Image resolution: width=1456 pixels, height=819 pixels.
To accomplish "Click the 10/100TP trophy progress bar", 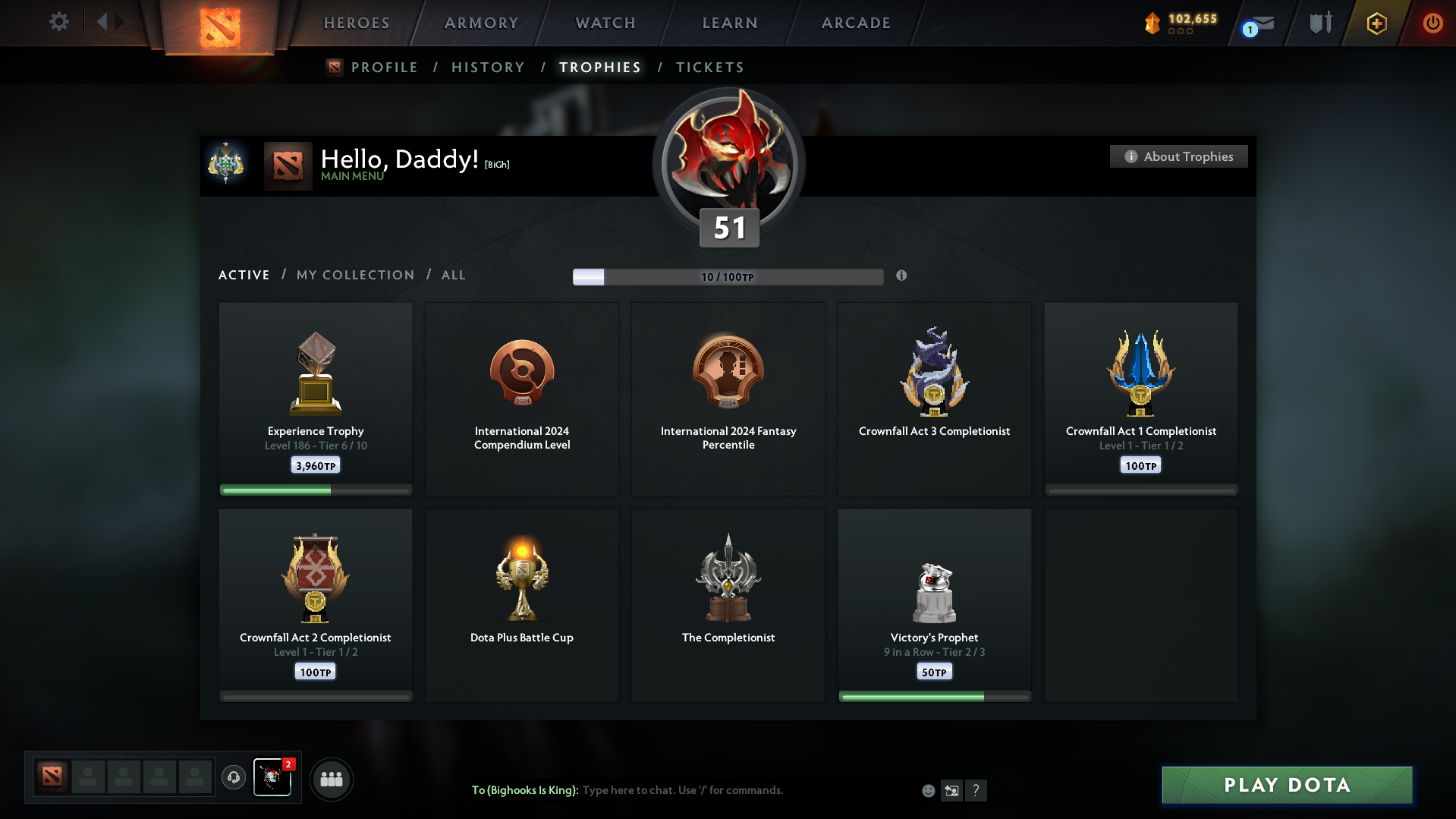I will 728,277.
